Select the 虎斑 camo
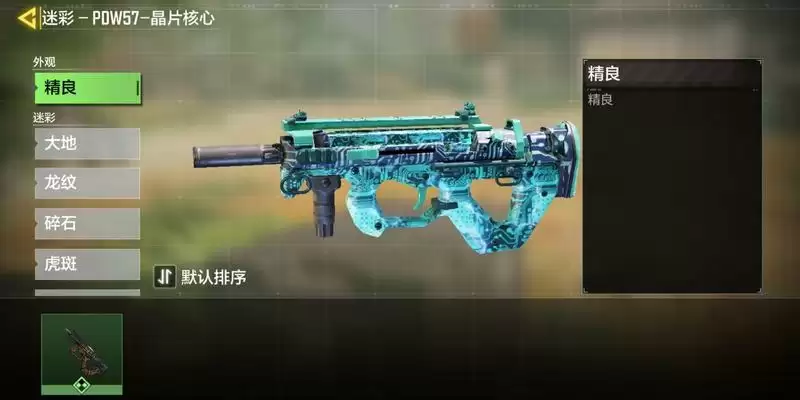 click(87, 264)
